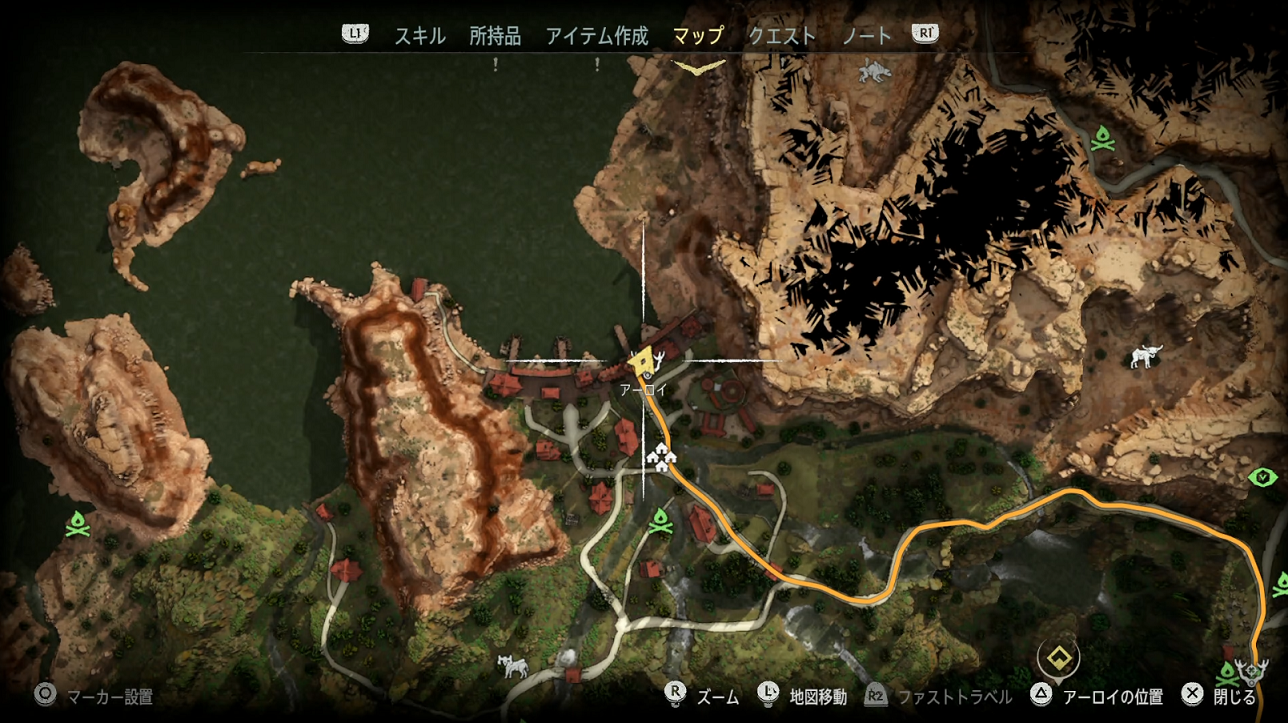Choose the campfire marker on the western coast

tap(78, 523)
